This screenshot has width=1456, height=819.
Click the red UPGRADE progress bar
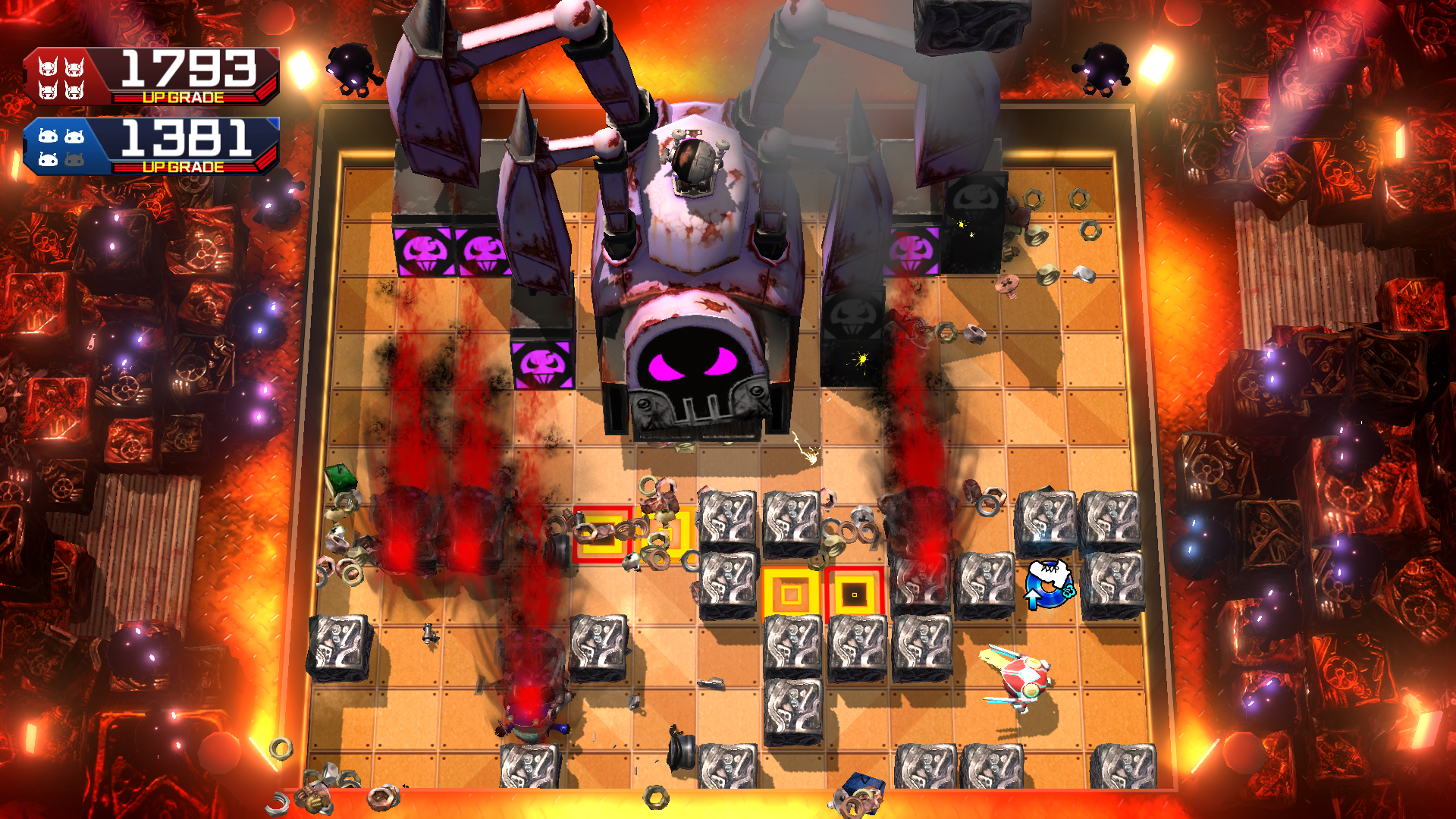(x=182, y=96)
